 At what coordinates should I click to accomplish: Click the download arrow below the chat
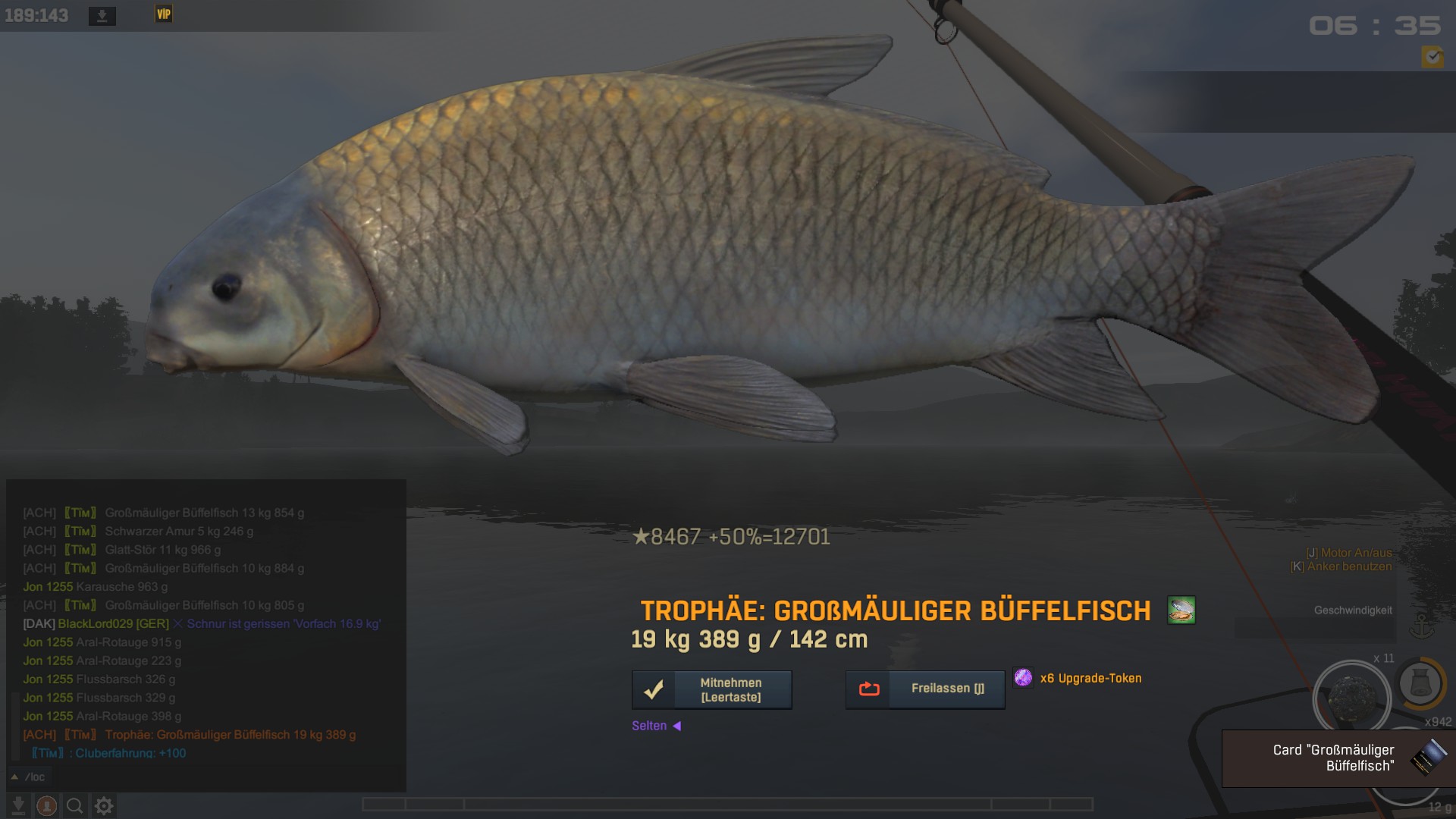click(x=18, y=805)
